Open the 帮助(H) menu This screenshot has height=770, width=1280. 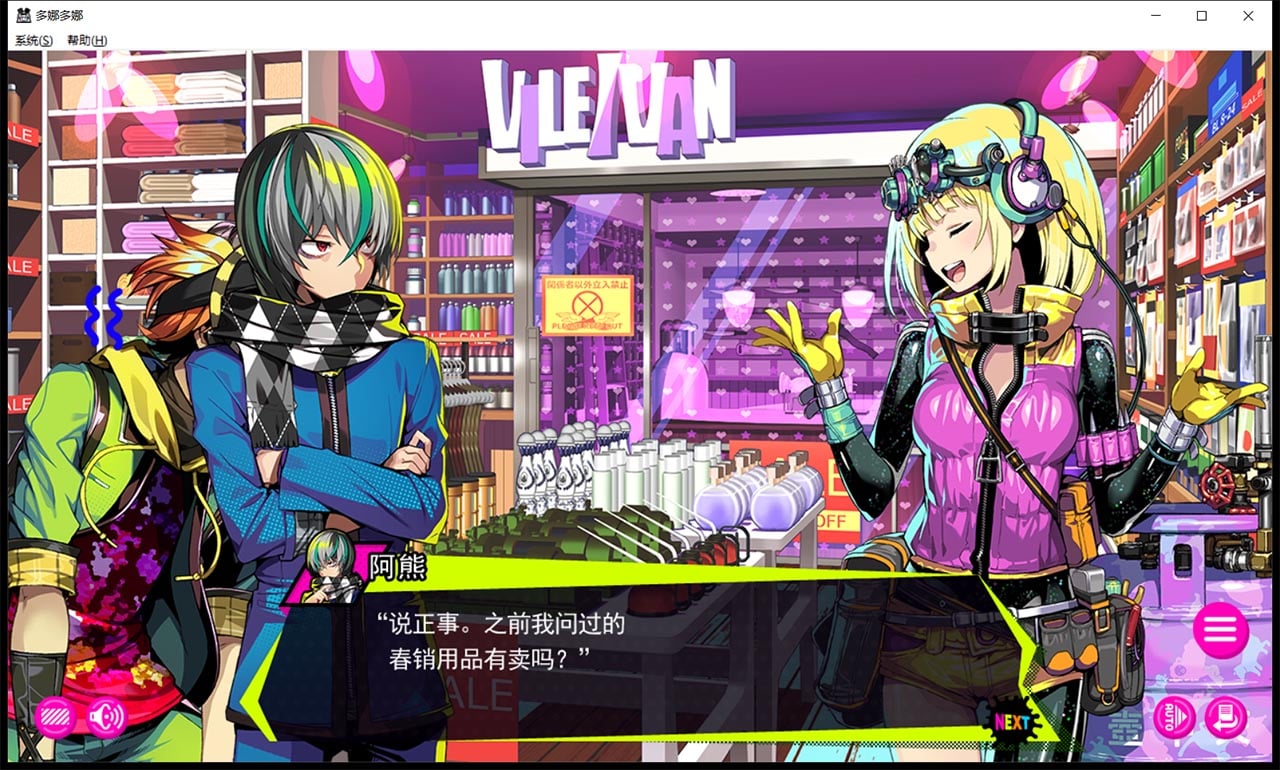pos(86,39)
